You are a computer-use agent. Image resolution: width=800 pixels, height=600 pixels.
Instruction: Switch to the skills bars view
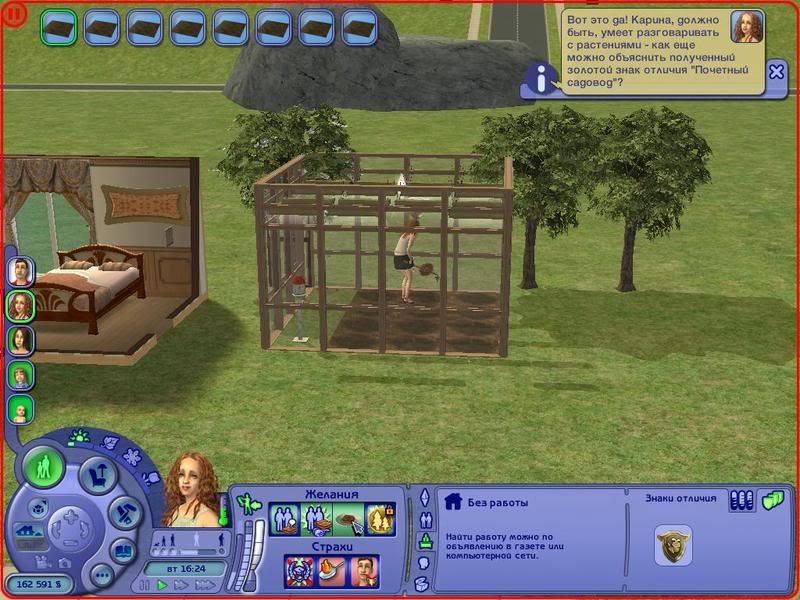click(741, 500)
